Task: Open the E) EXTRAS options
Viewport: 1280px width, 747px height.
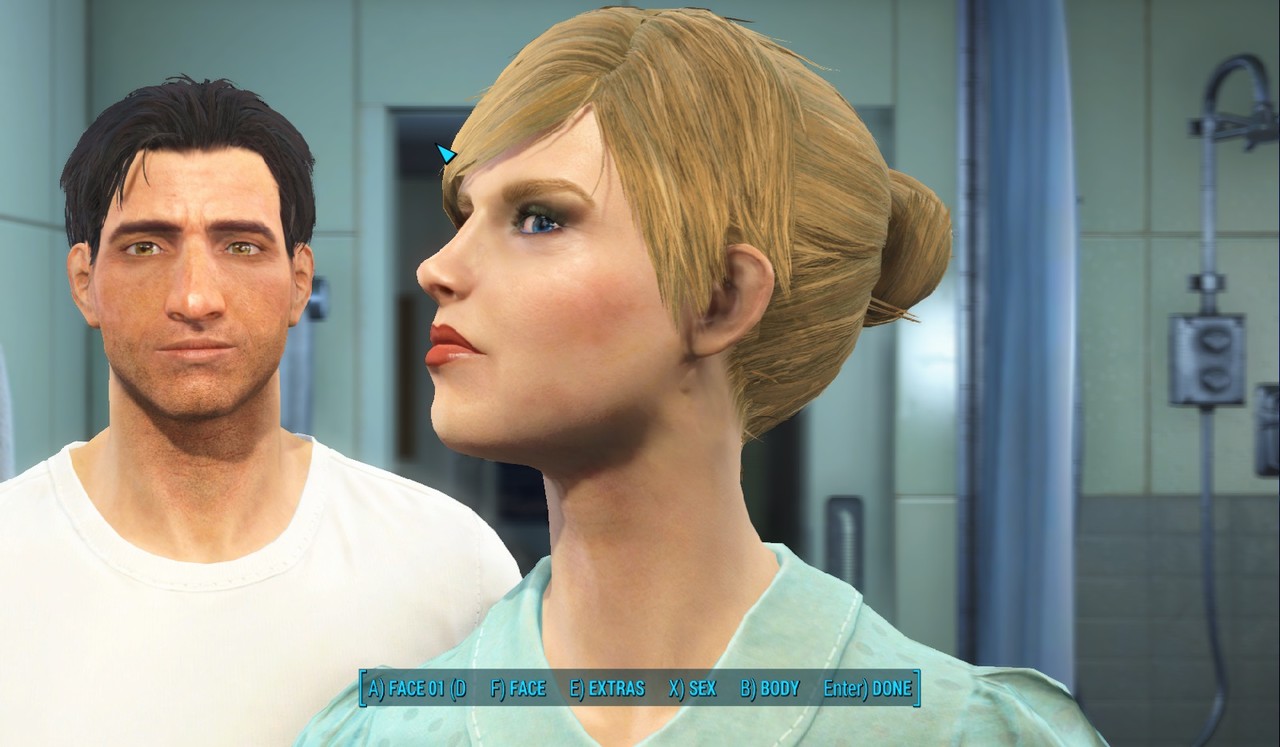Action: [x=607, y=689]
